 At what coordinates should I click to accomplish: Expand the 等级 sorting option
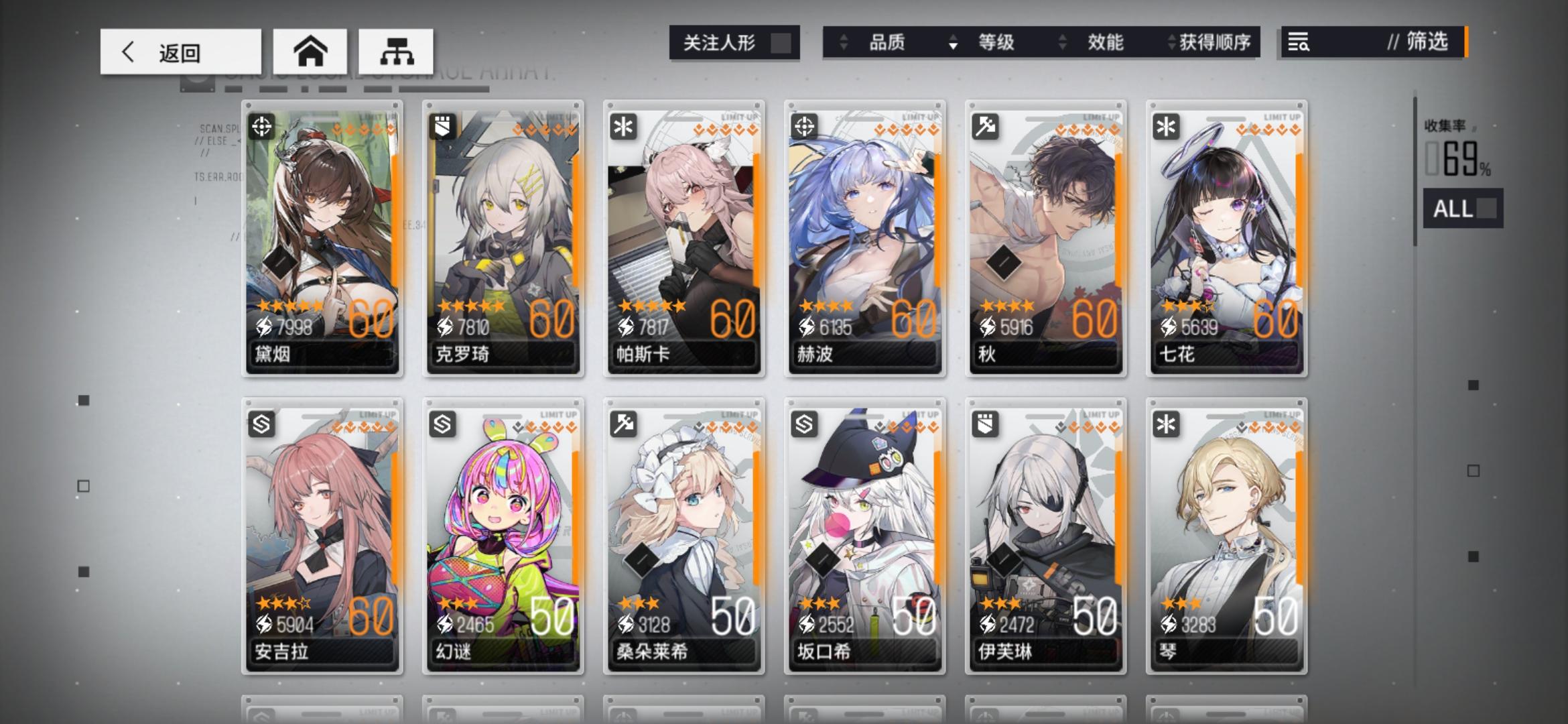tap(996, 42)
